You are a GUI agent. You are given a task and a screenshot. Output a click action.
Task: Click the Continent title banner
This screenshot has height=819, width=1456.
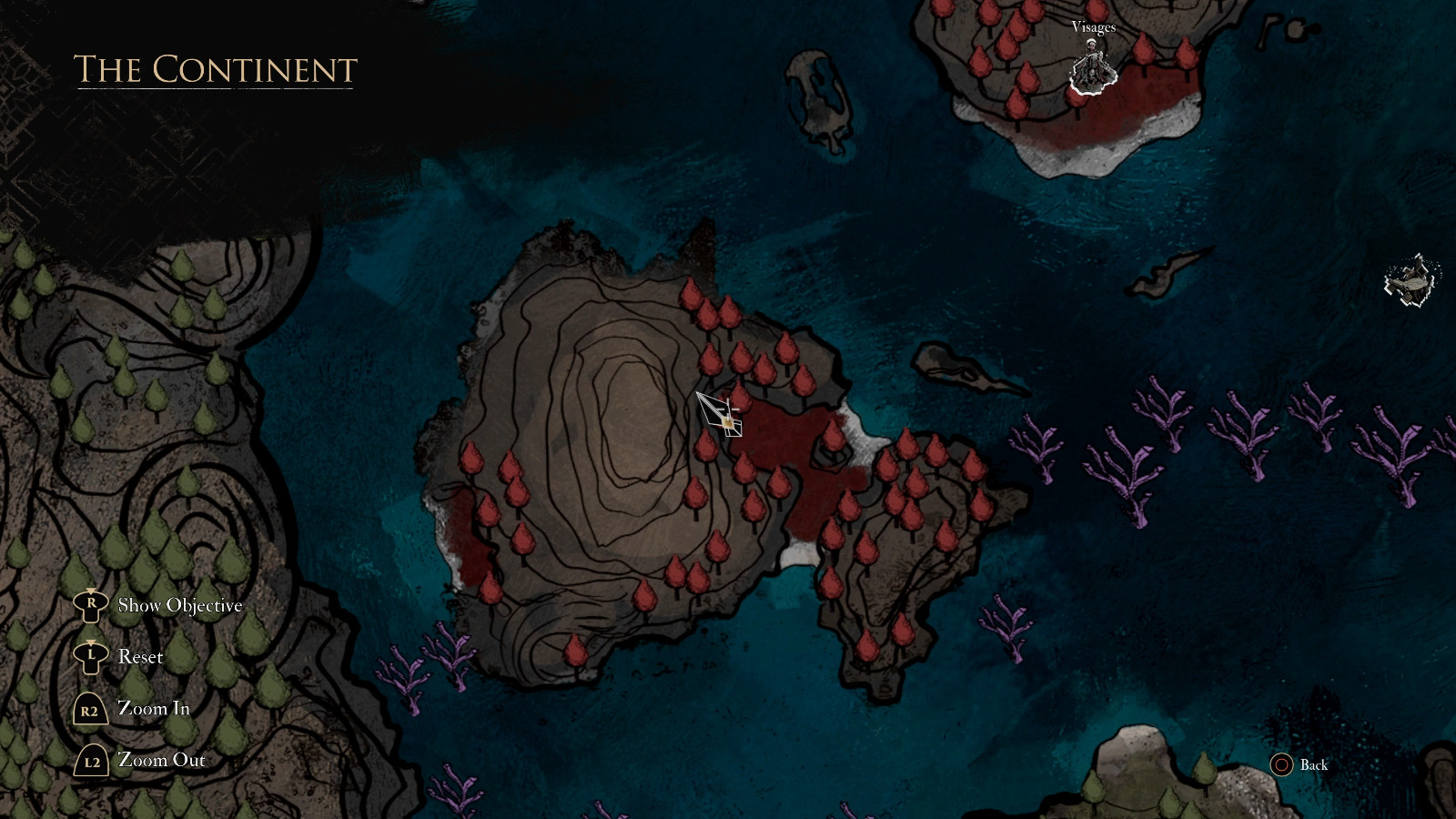pyautogui.click(x=215, y=68)
